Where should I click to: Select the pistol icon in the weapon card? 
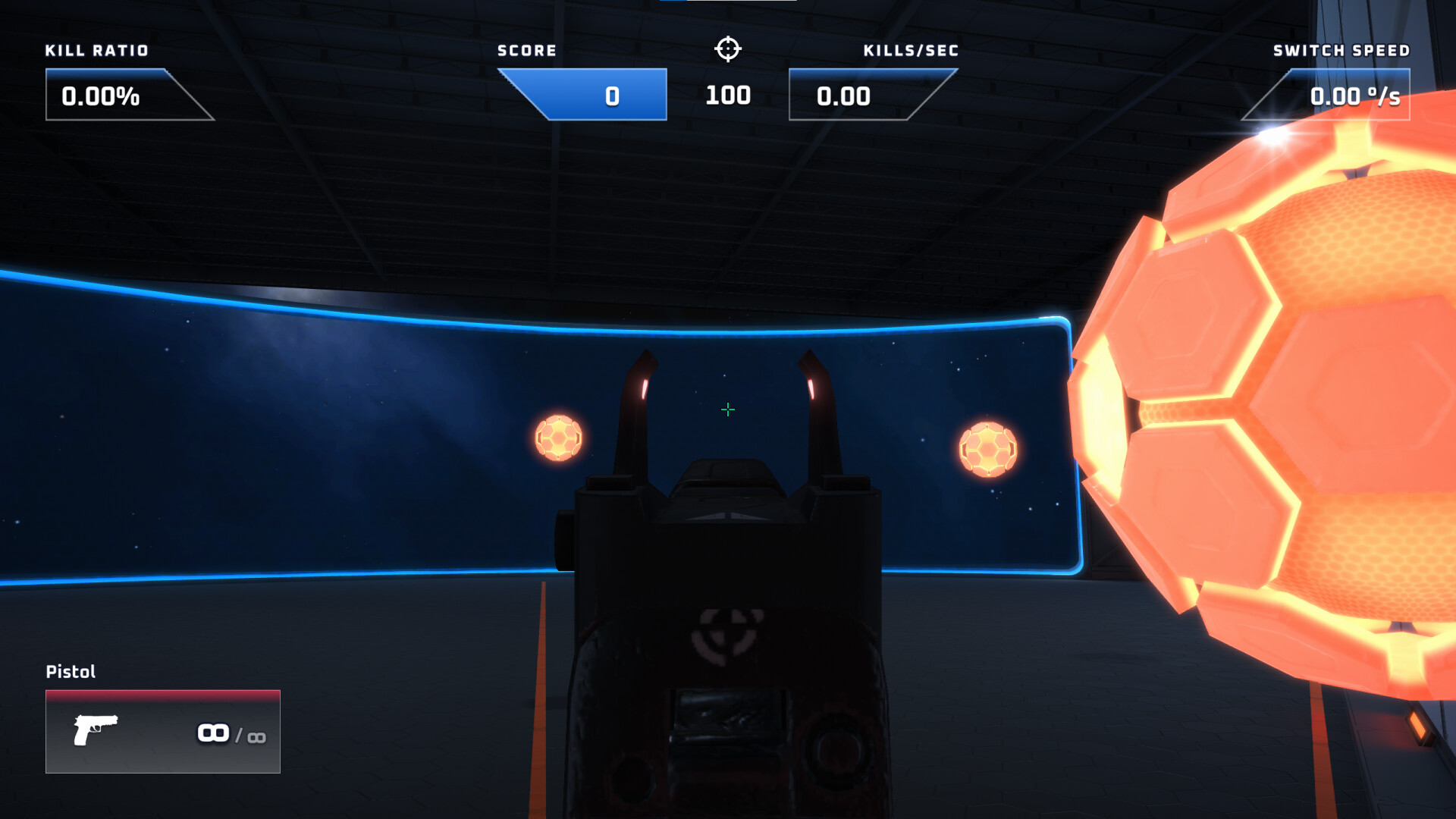click(96, 733)
